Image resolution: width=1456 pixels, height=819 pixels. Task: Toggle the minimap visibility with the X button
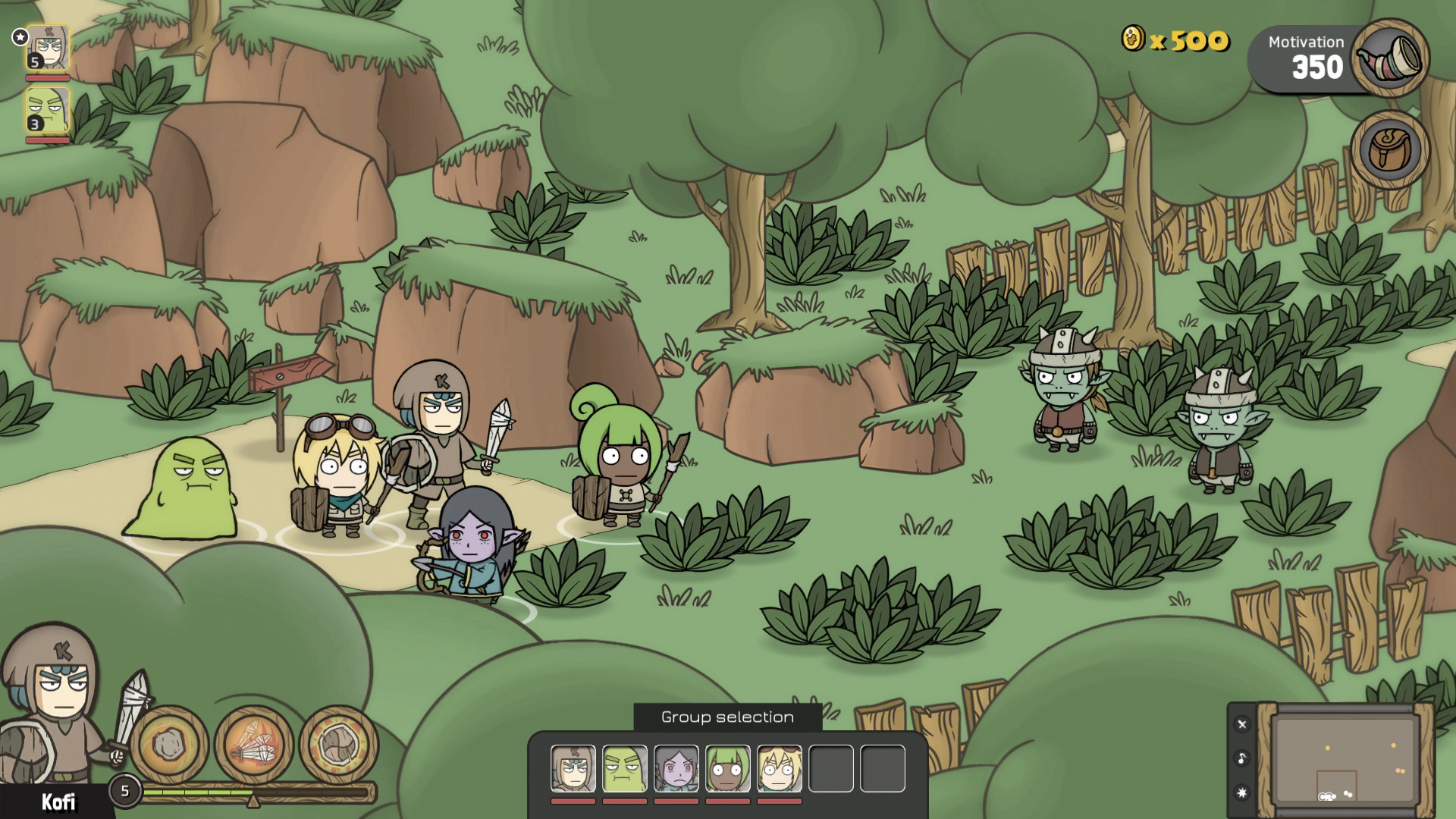coord(1241,726)
